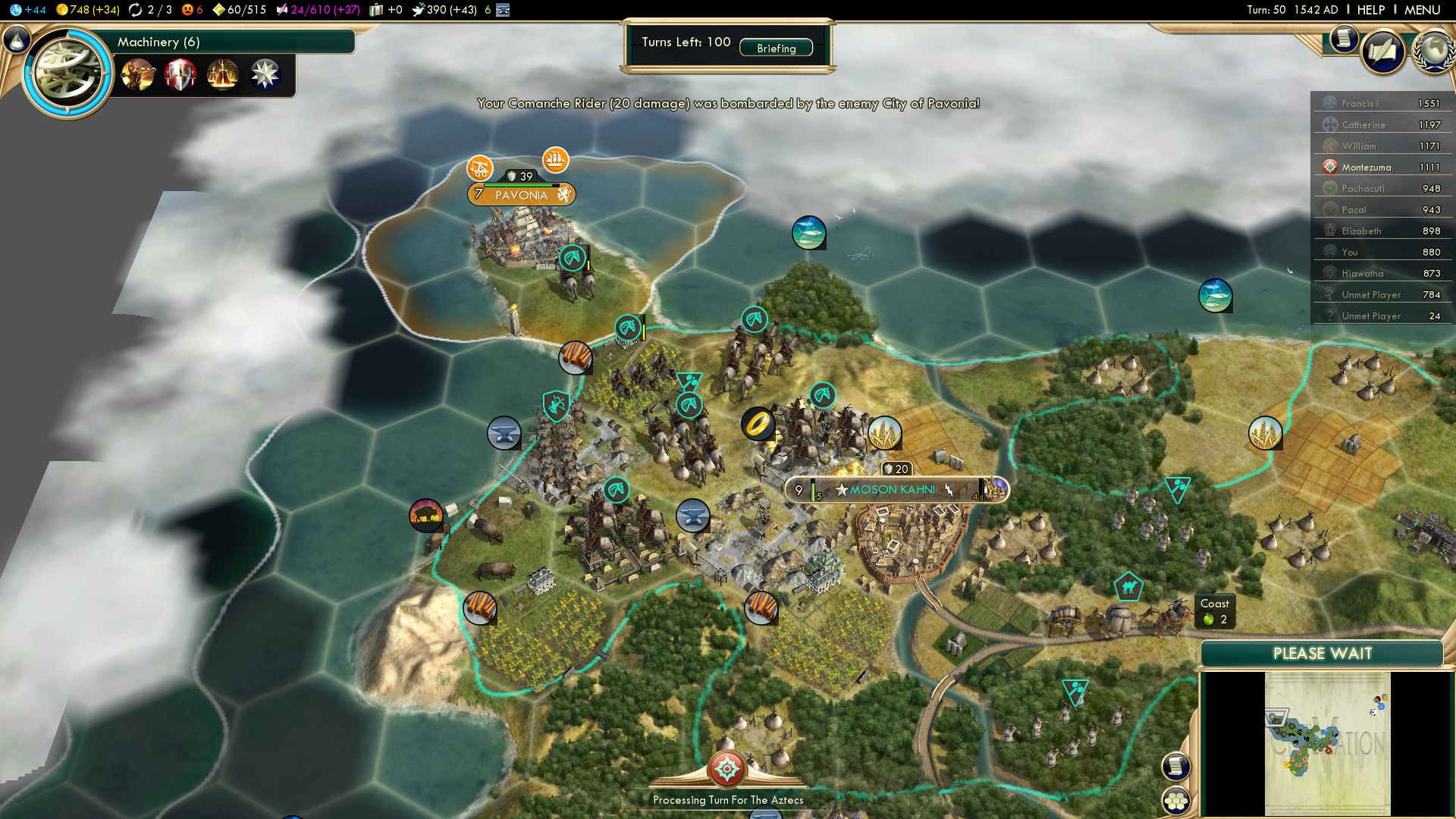Open the Machinery research tech panel
This screenshot has height=819, width=1456.
point(158,42)
